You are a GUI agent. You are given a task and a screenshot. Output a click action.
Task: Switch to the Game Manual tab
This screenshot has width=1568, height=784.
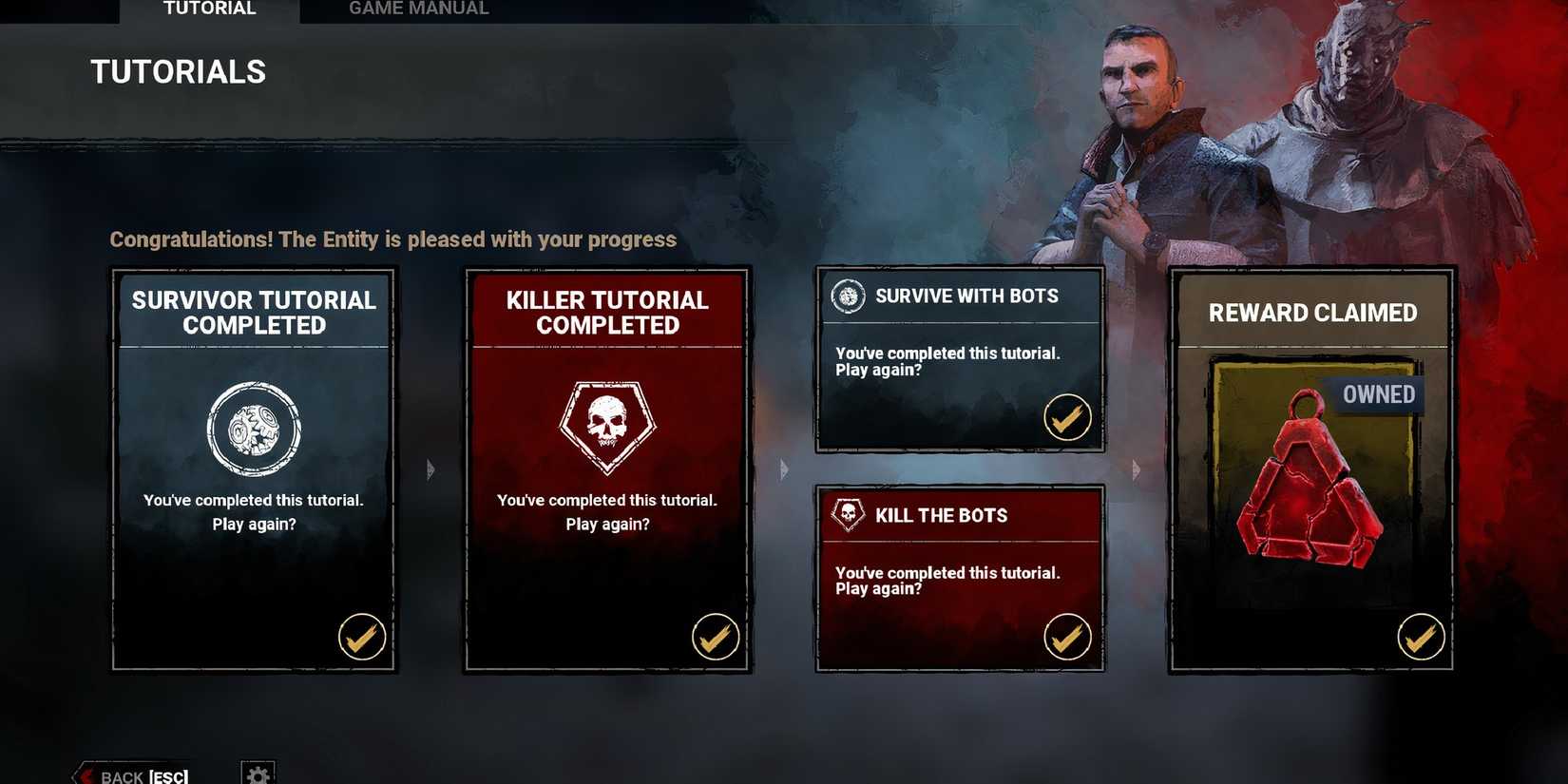pos(418,9)
